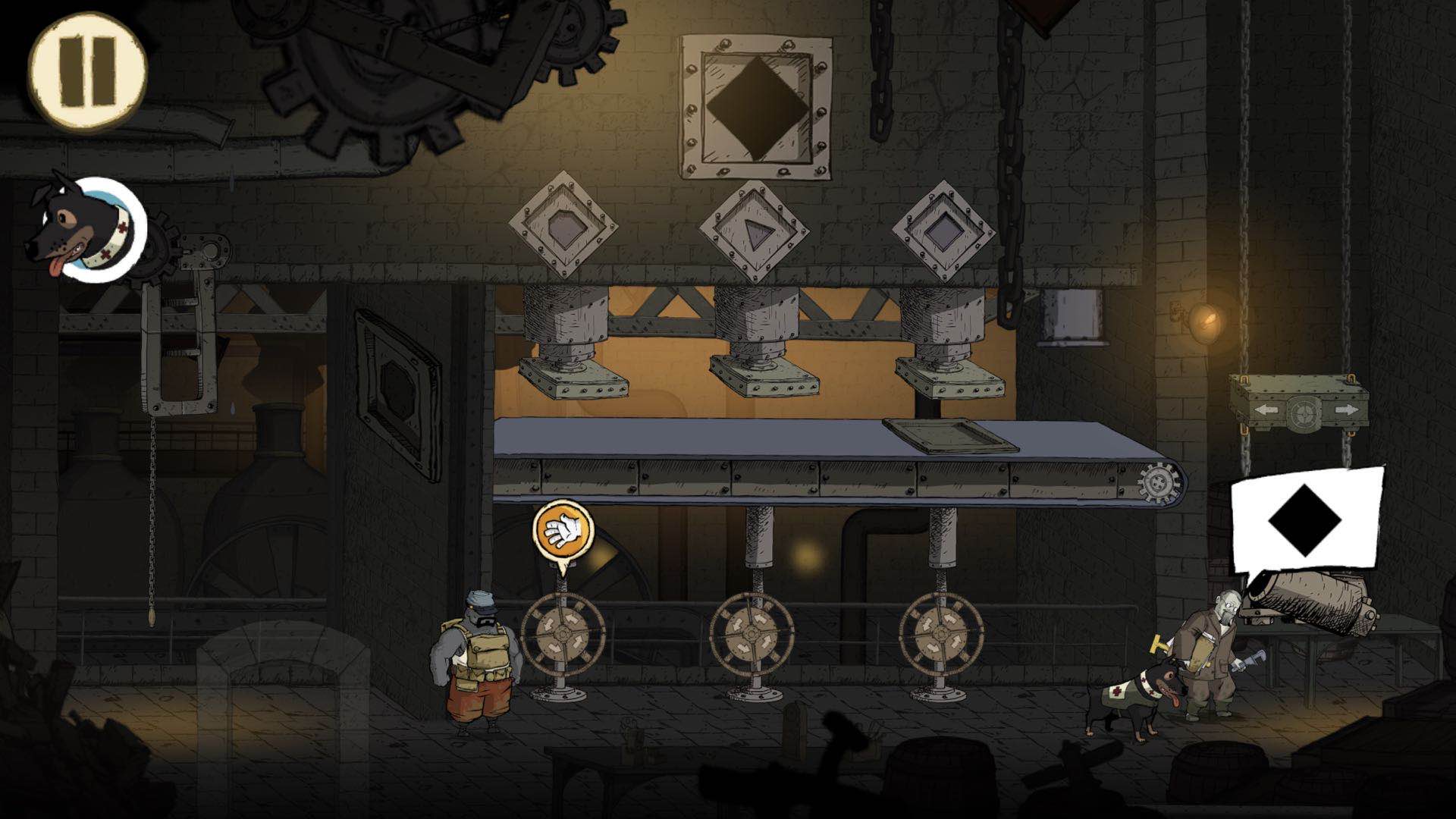Tap the orange hand interaction prompt
The height and width of the screenshot is (819, 1456).
[562, 530]
